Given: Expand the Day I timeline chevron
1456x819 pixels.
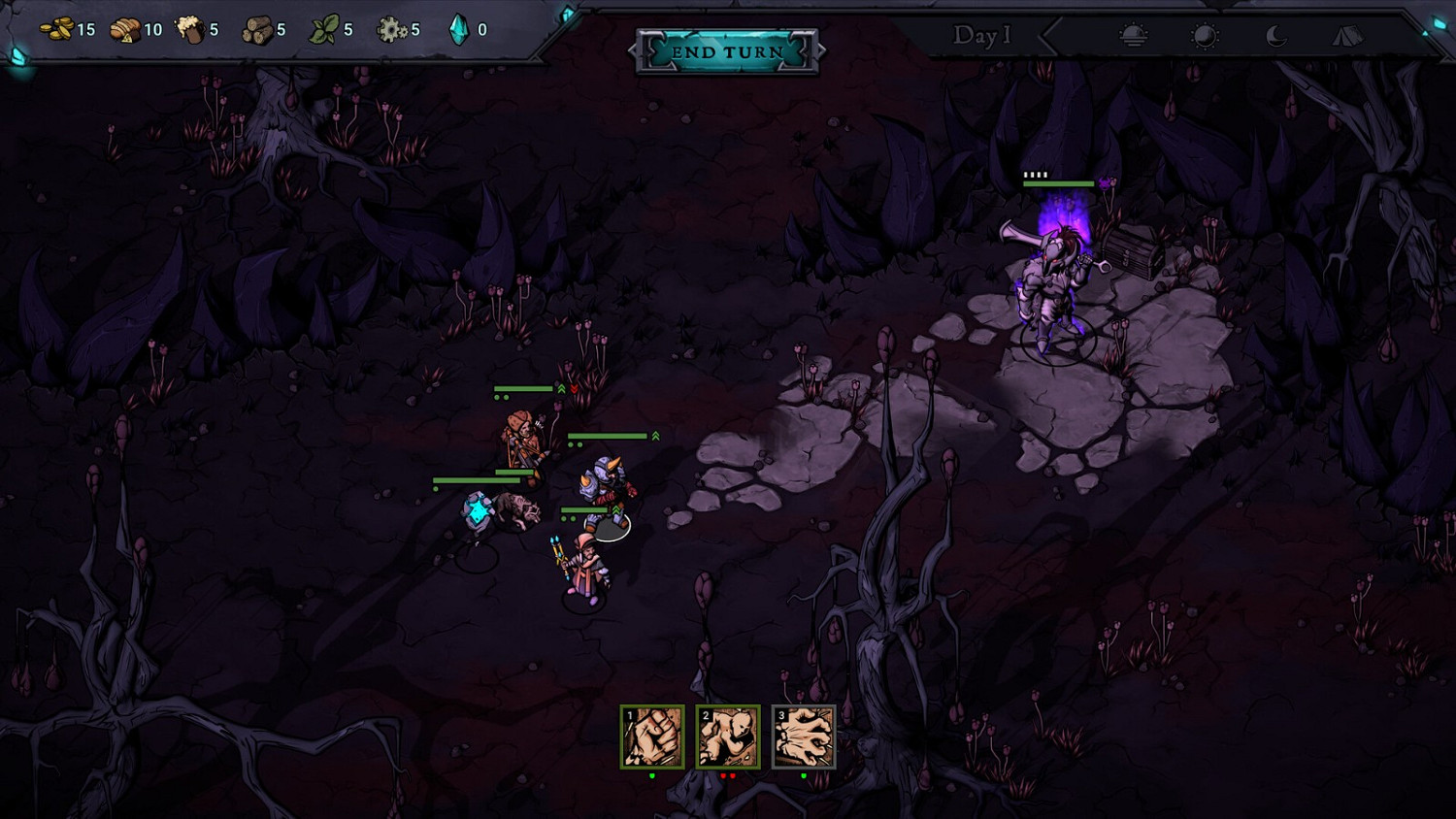Looking at the screenshot, I should (x=1048, y=37).
